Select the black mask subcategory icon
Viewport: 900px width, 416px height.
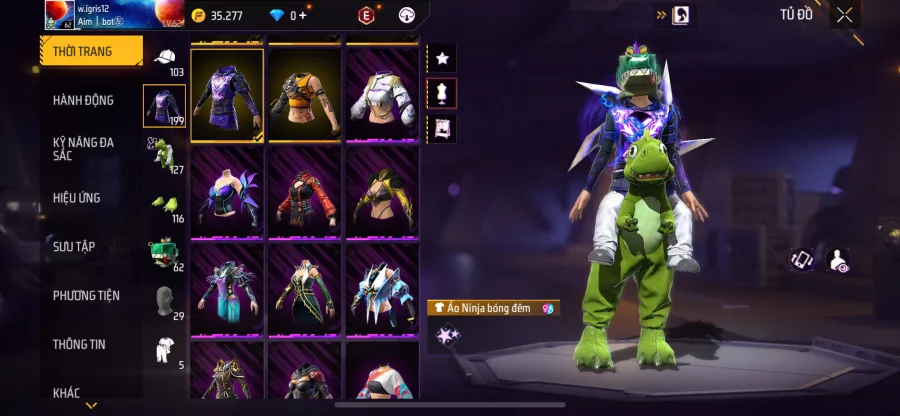click(x=164, y=300)
